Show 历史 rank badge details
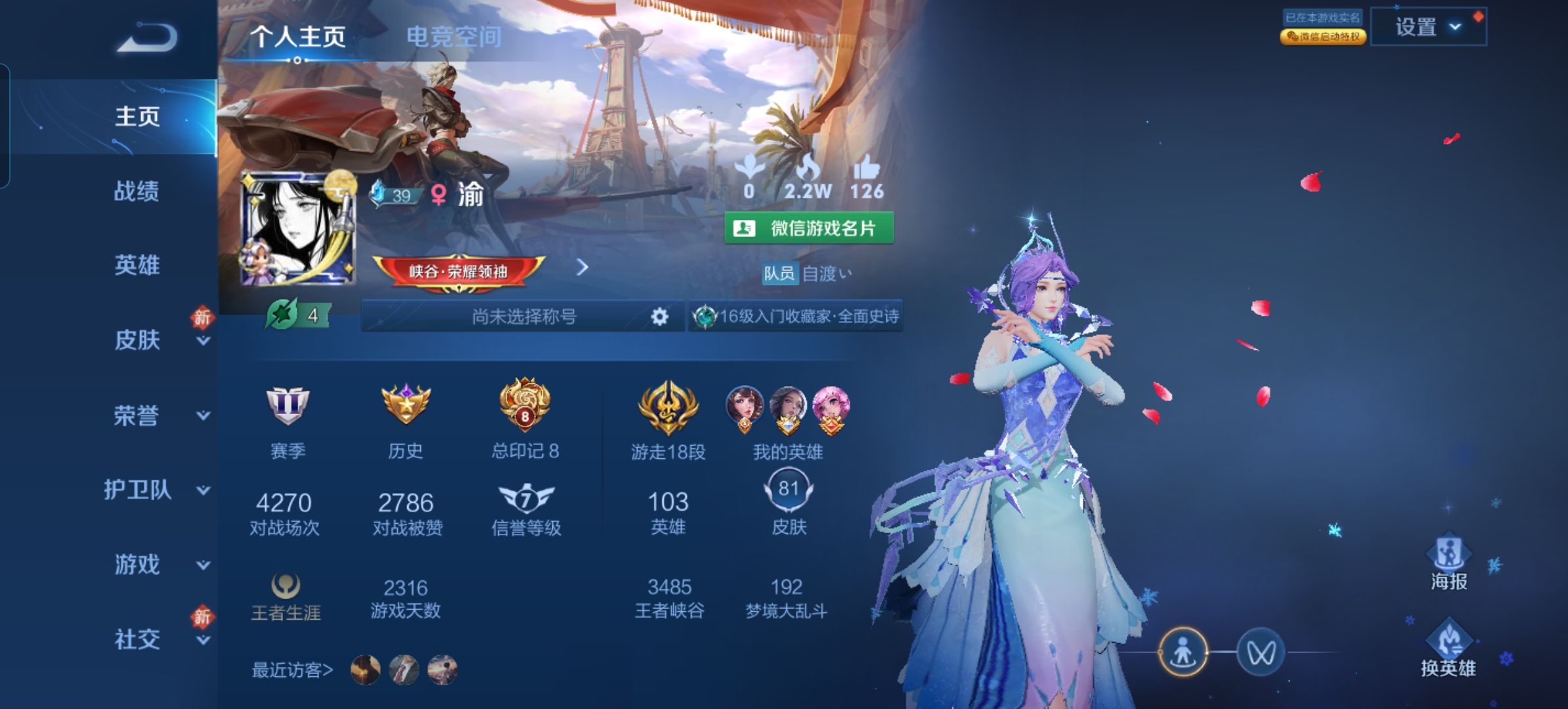 [x=406, y=420]
